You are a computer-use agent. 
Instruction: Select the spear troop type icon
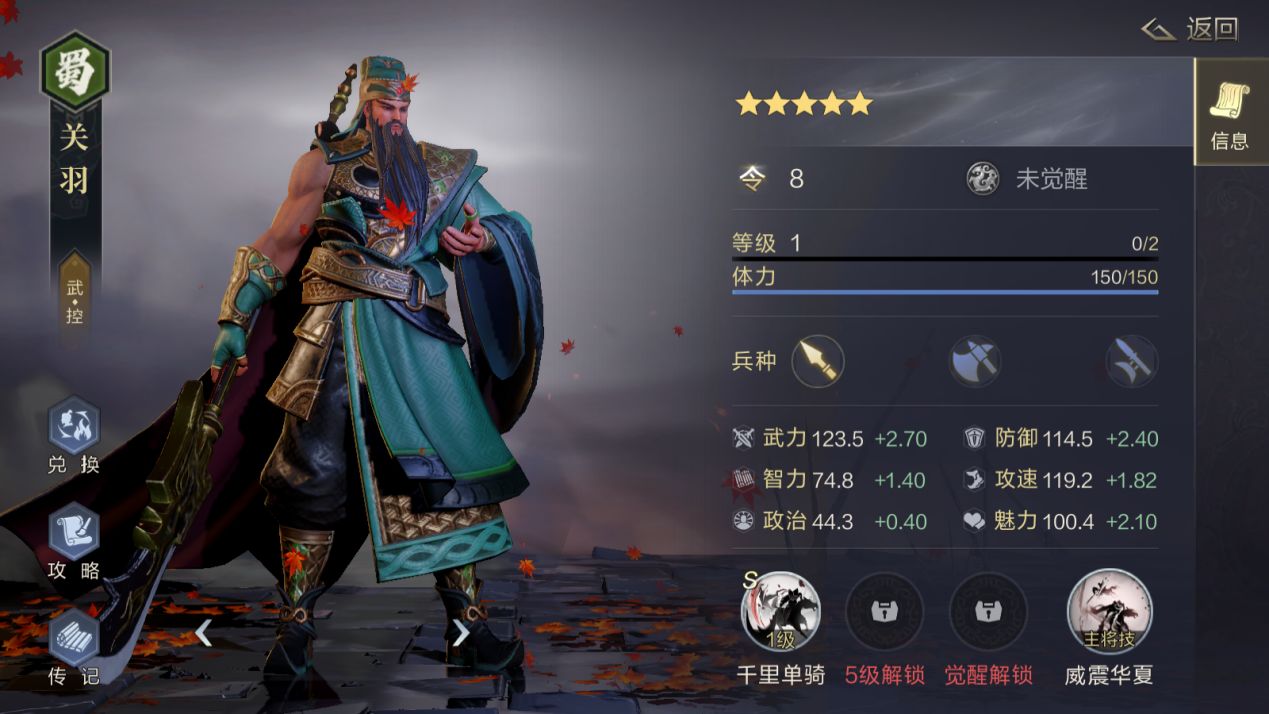tap(818, 361)
